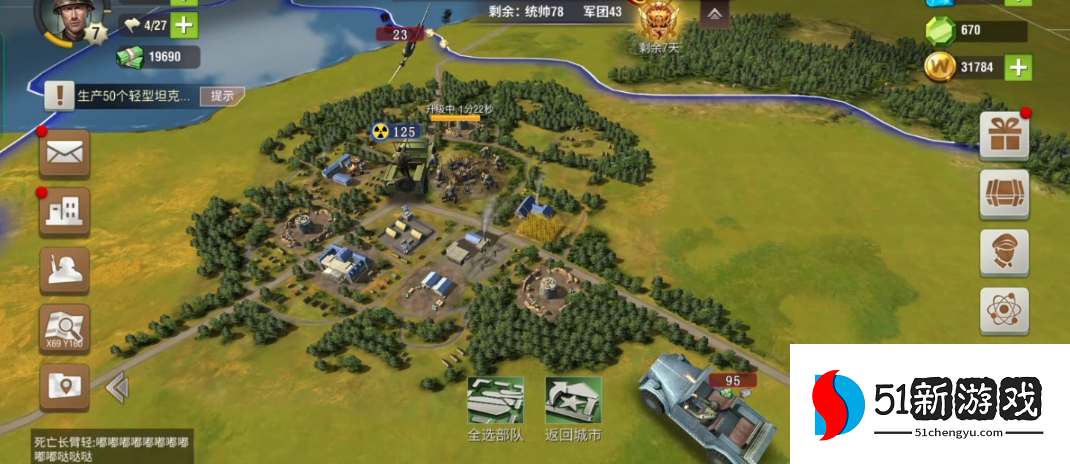Open the atom research icon
The image size is (1070, 464).
point(1004,311)
